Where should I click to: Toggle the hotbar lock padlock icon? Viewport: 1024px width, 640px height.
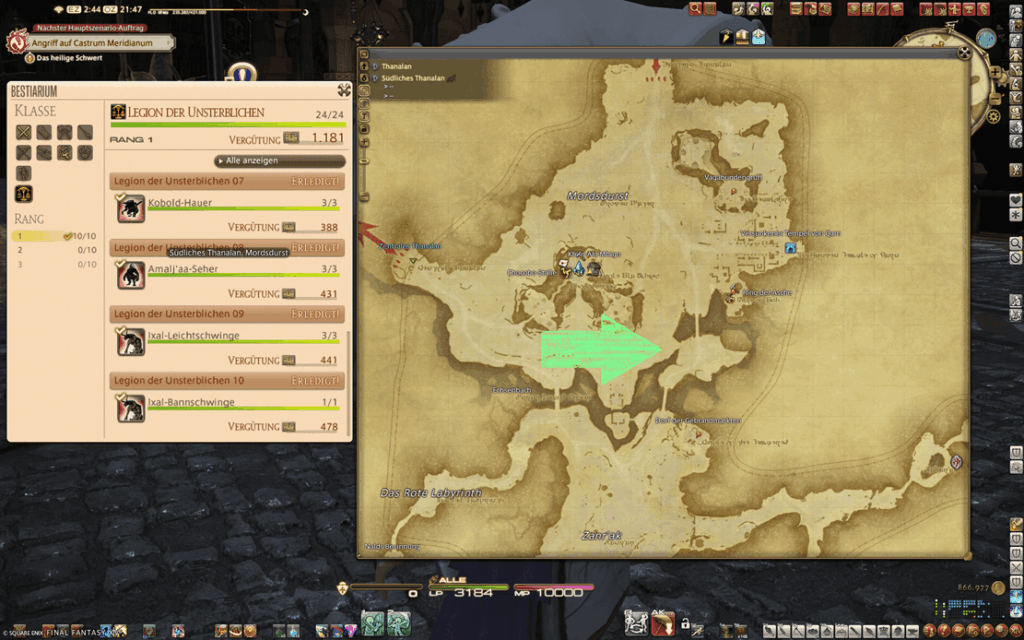(685, 624)
